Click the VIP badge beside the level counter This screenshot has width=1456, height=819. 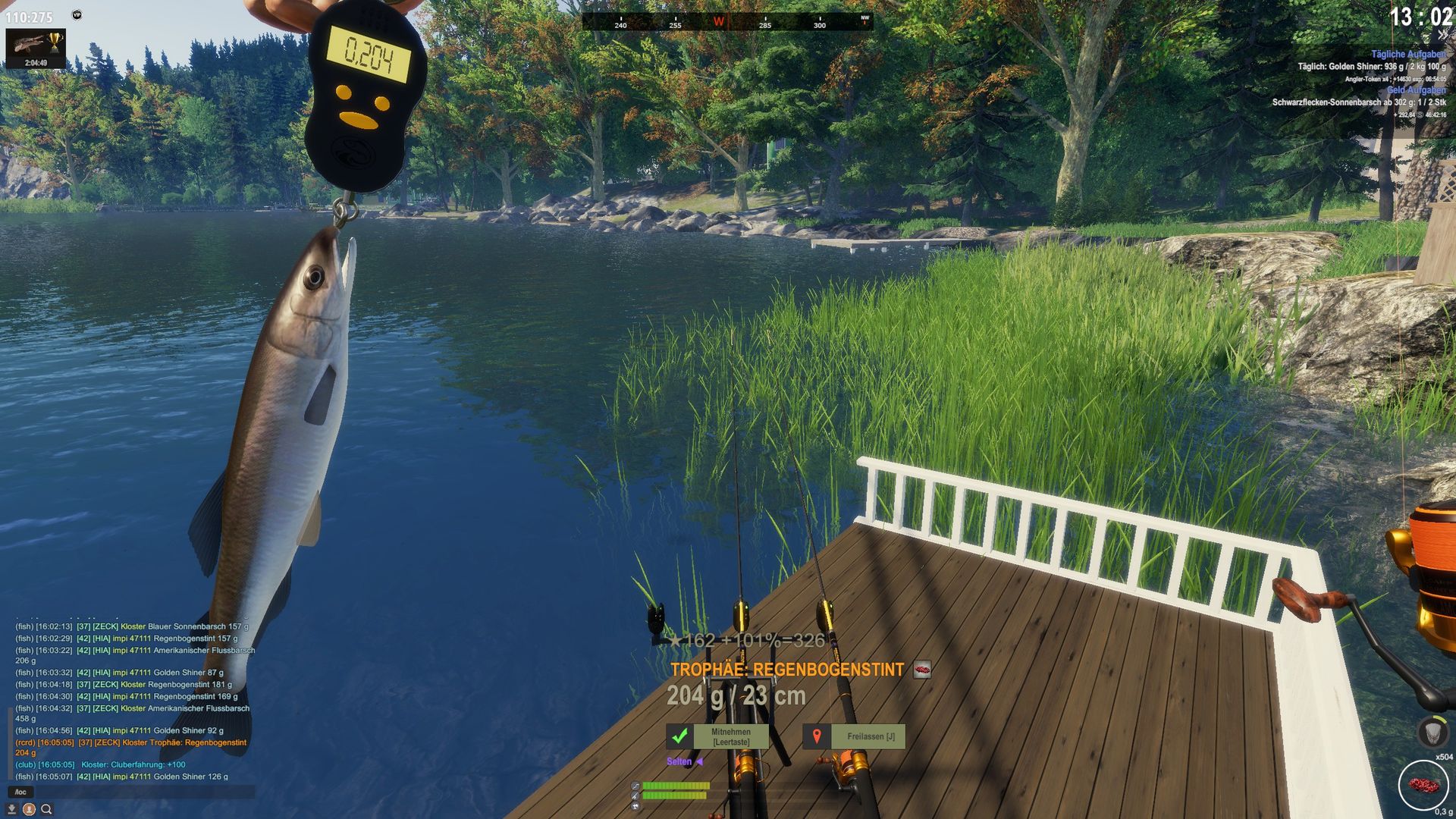(77, 14)
